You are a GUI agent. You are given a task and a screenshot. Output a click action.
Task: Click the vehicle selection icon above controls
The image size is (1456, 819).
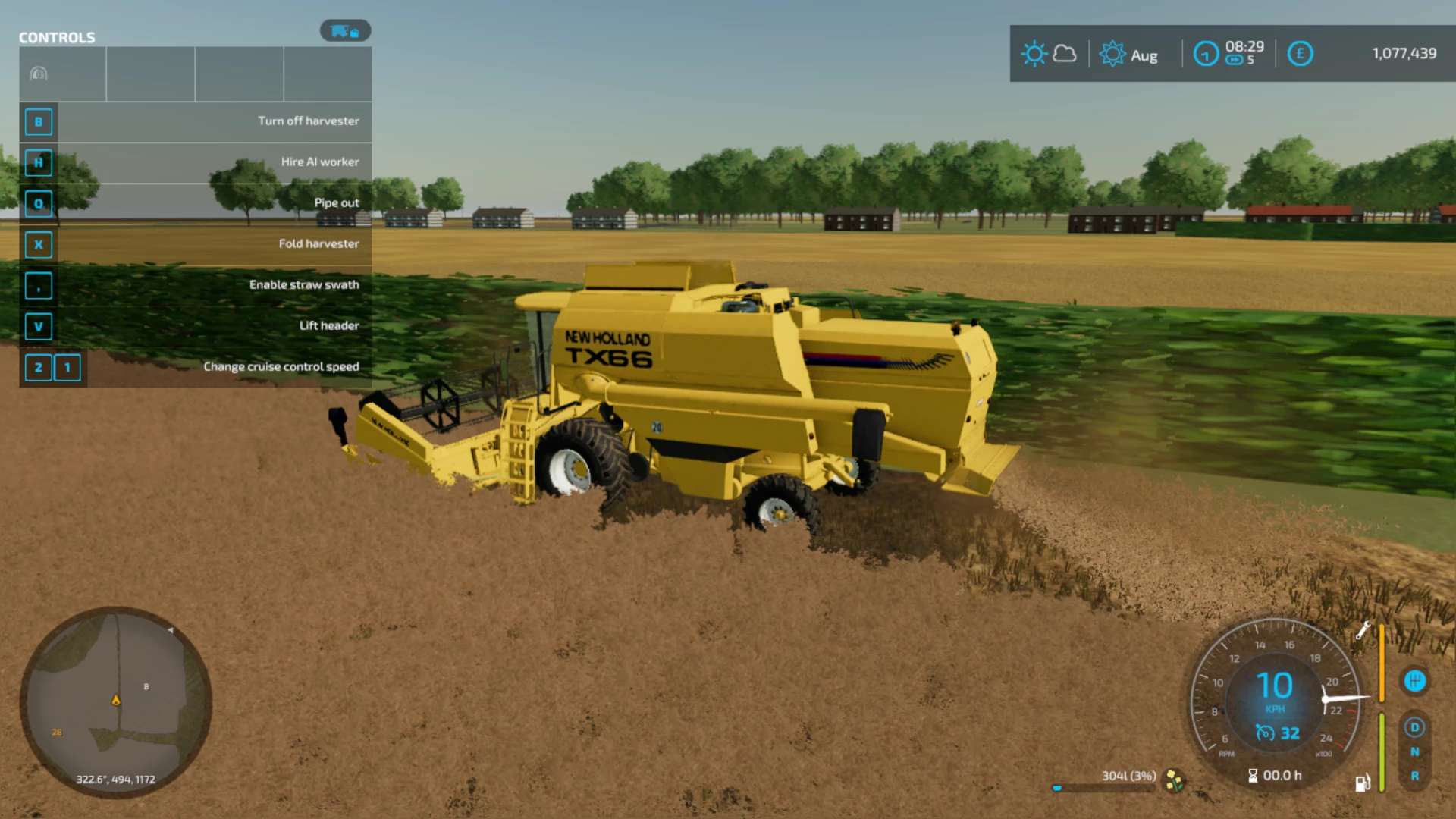[x=345, y=31]
